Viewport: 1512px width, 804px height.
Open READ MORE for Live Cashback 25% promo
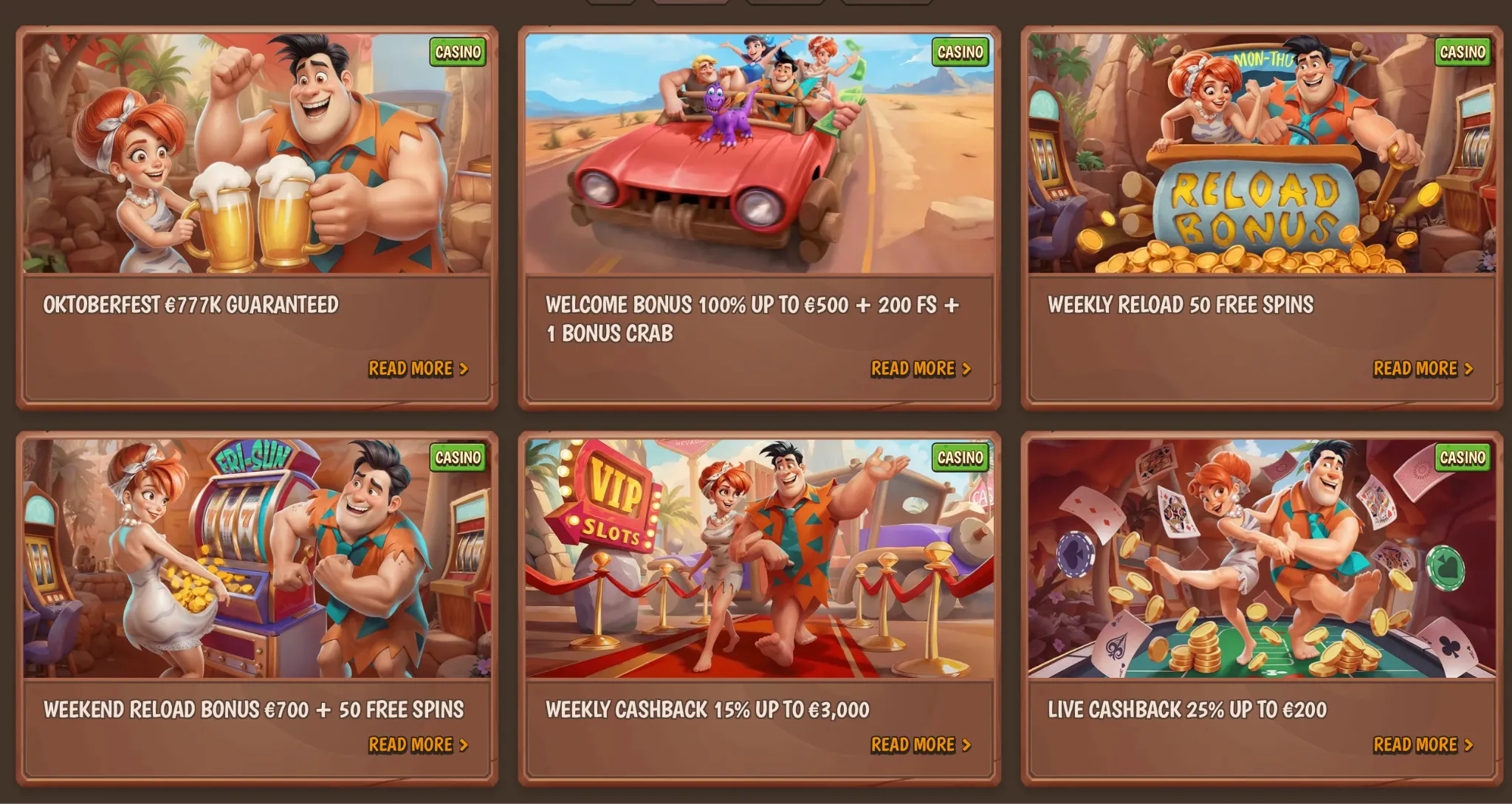point(1416,743)
